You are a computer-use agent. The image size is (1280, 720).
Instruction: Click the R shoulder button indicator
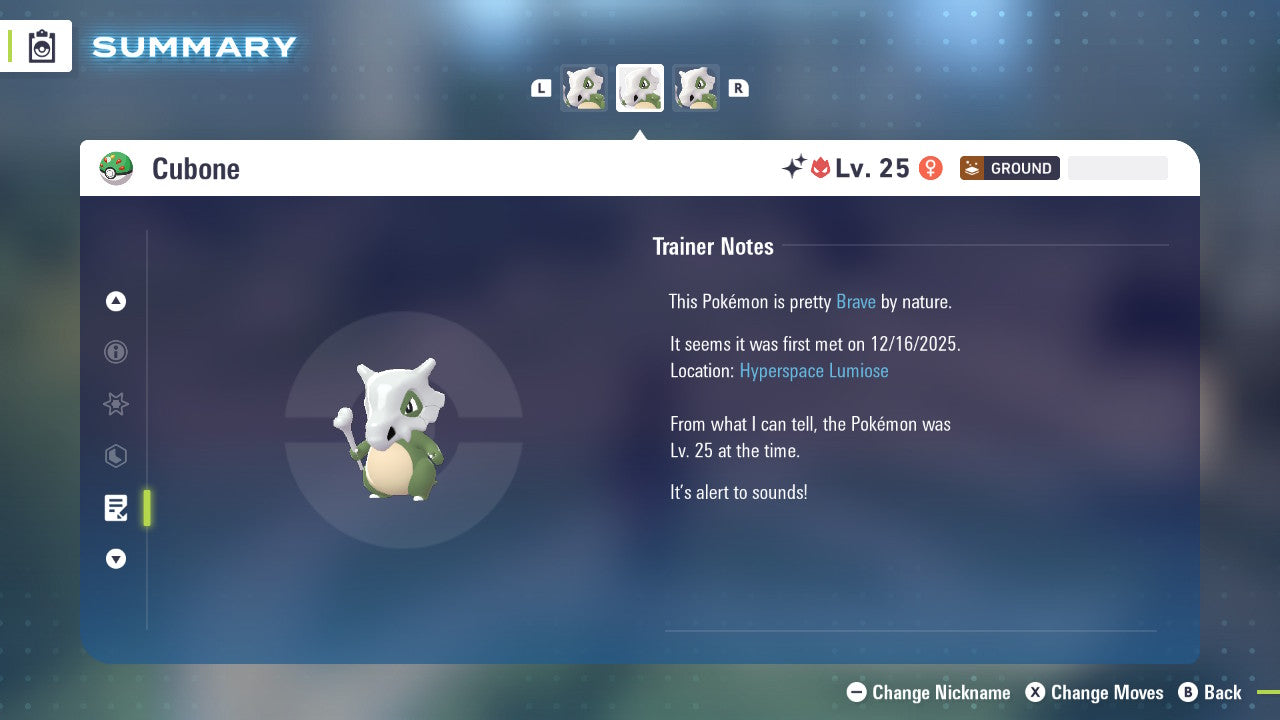[739, 88]
